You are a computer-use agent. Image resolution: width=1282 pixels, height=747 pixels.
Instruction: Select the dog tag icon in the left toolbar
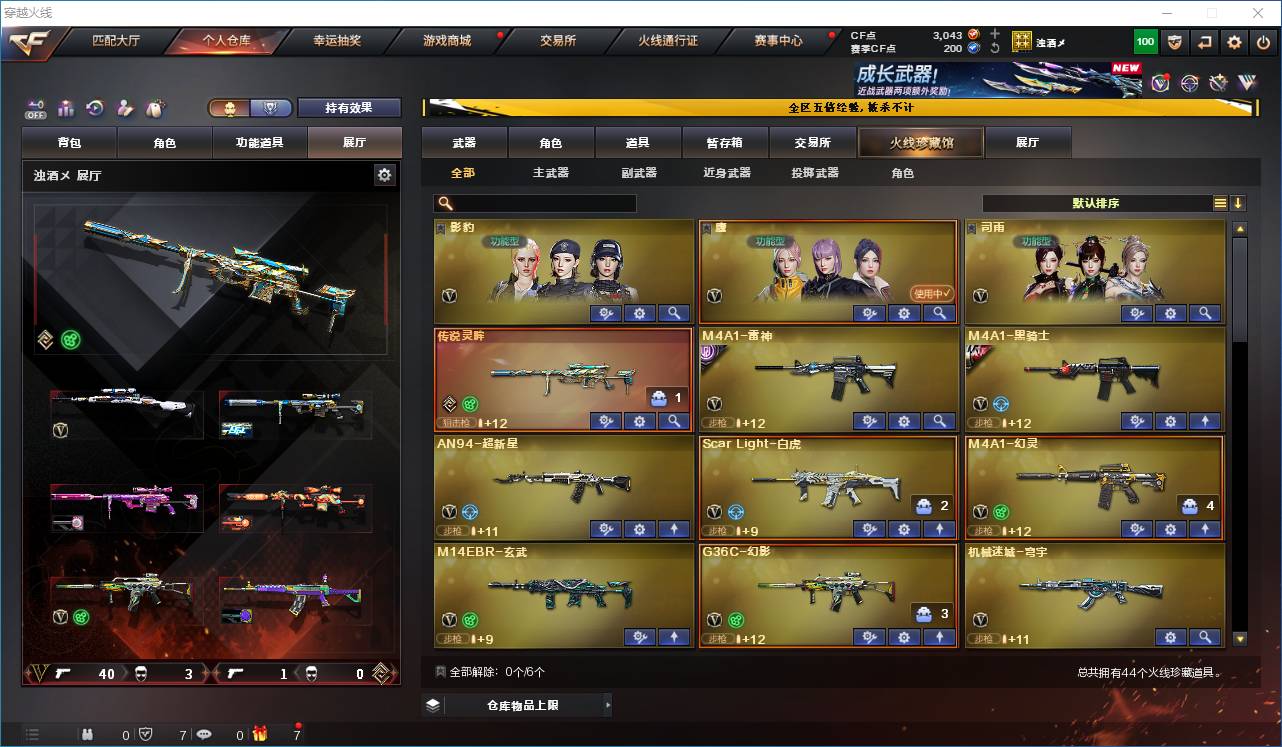[x=155, y=107]
